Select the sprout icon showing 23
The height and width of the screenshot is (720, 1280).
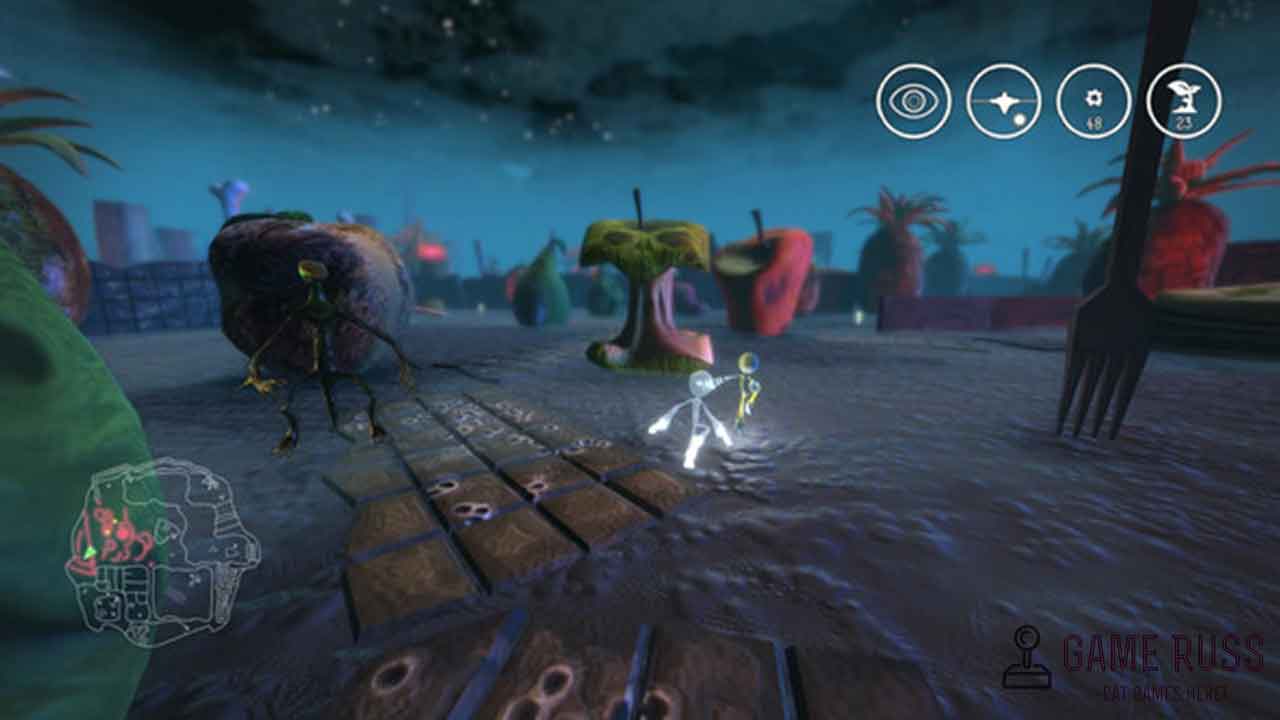(x=1183, y=102)
